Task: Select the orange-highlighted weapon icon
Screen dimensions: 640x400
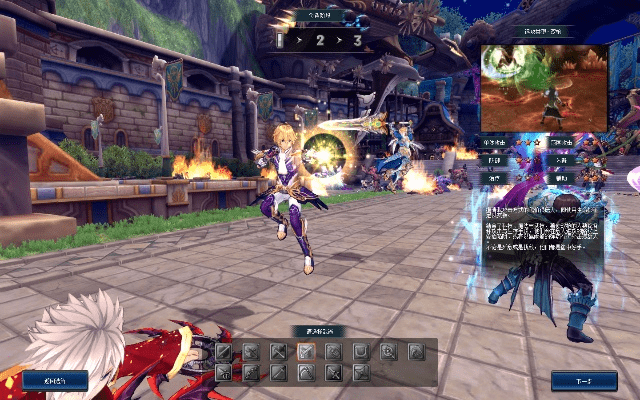Action: pos(306,351)
